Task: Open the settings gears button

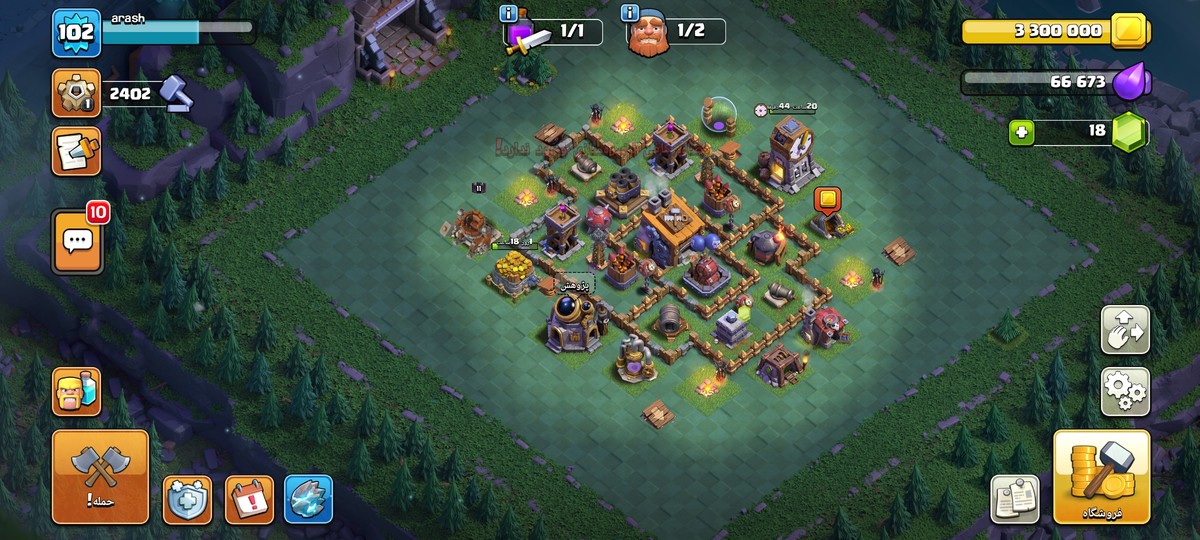Action: (1125, 392)
